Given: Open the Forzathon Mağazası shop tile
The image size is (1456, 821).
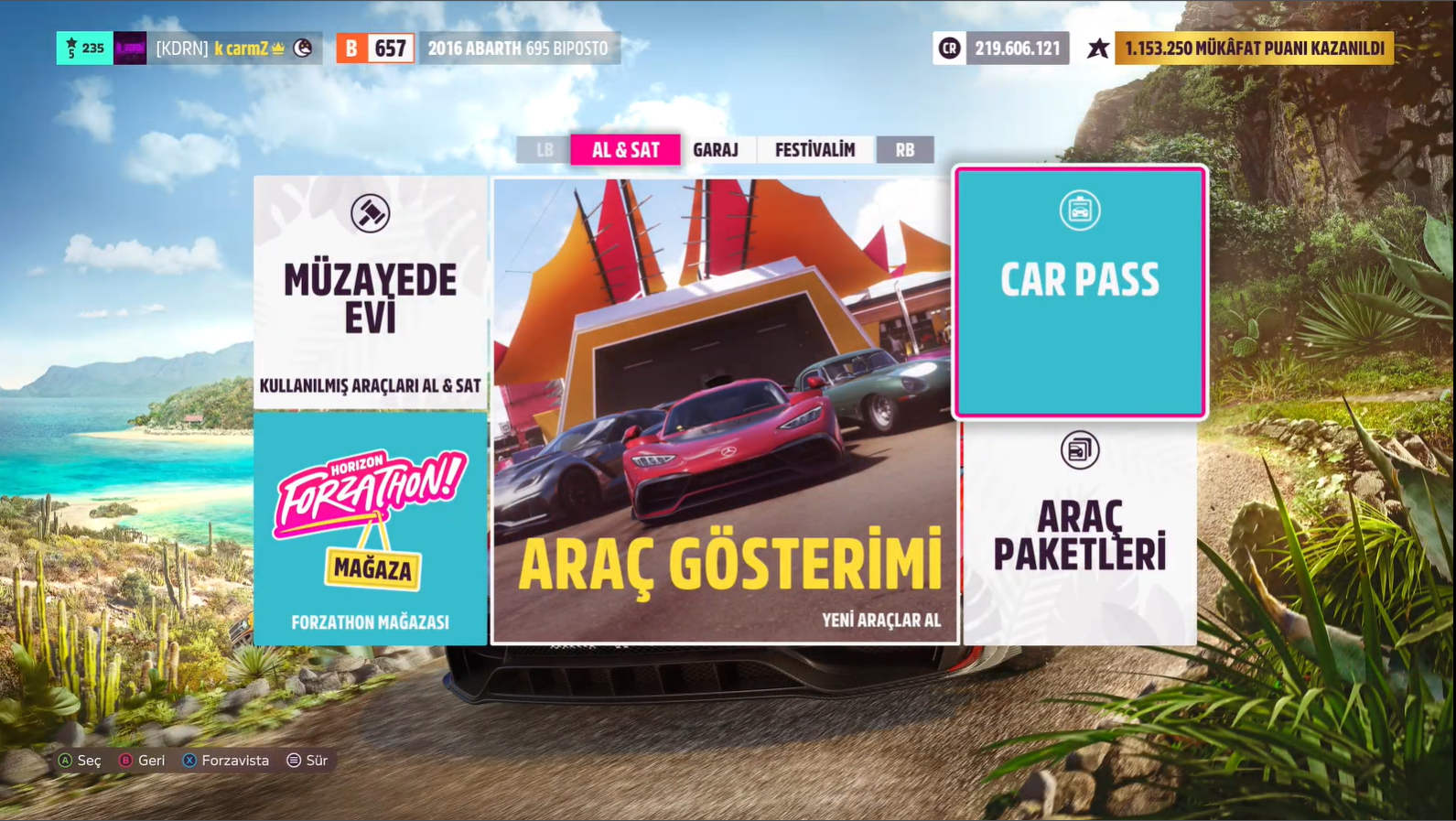Looking at the screenshot, I should 370,529.
